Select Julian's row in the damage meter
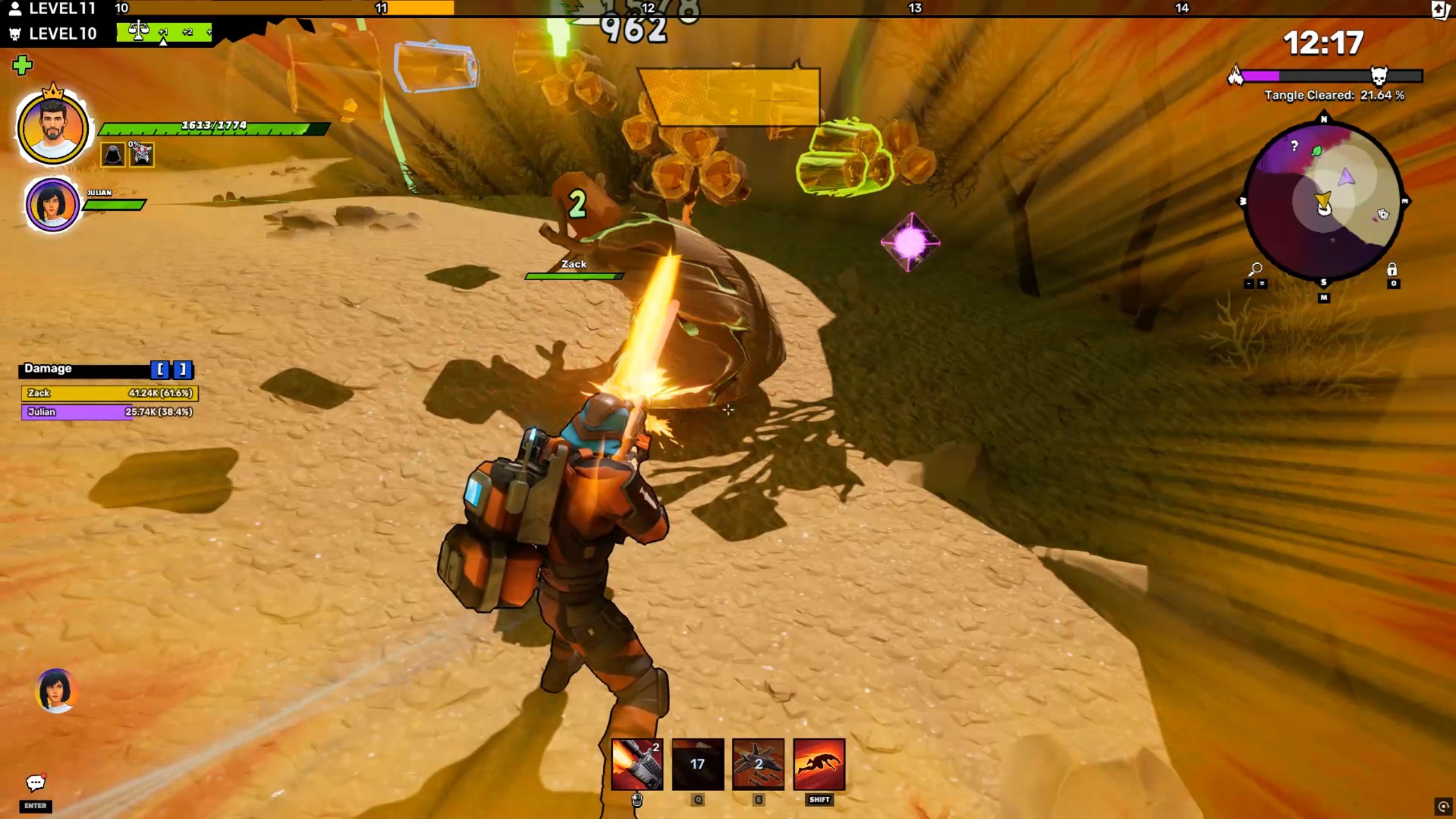This screenshot has width=1456, height=819. click(x=108, y=411)
